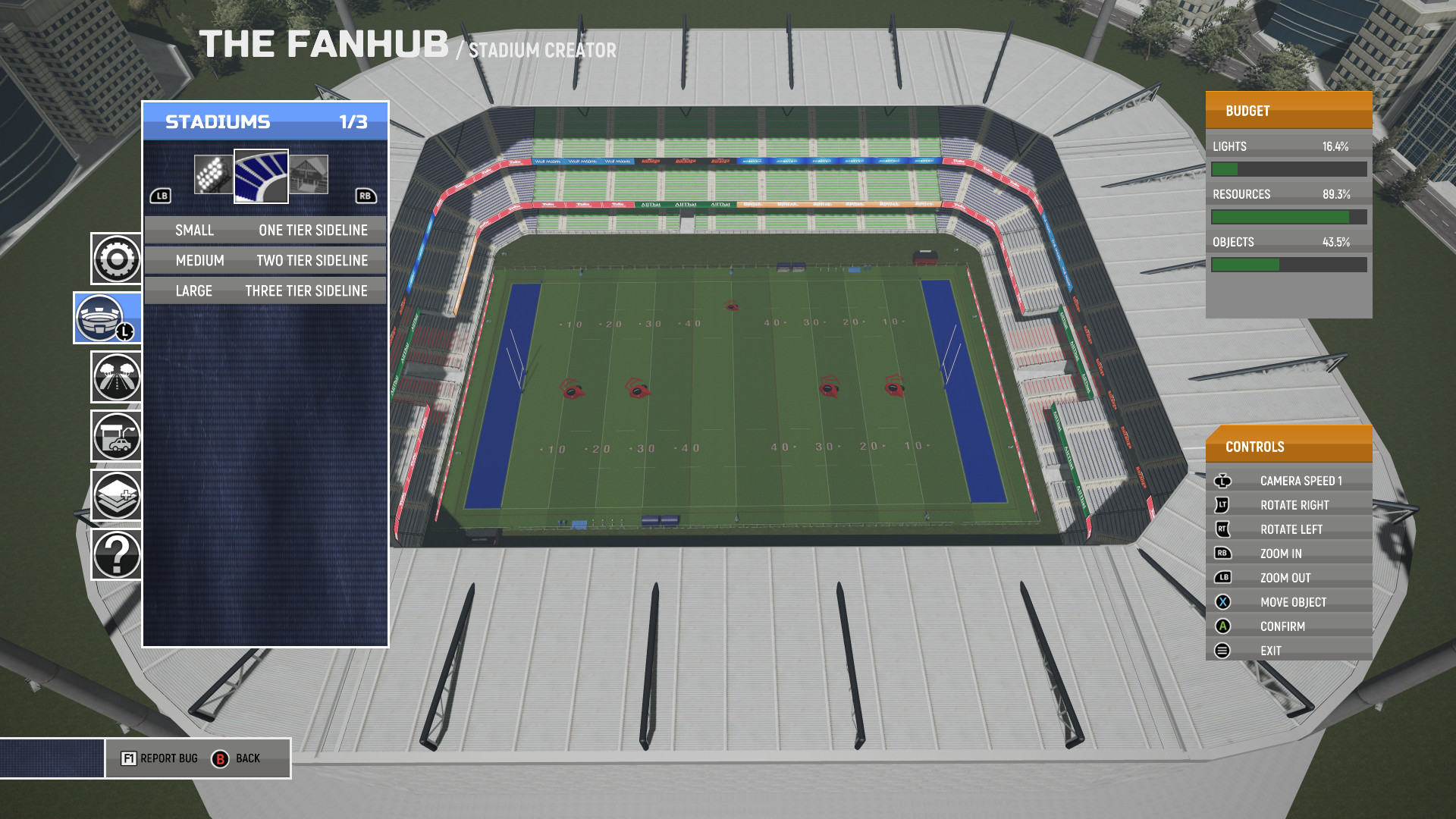Cycle Camera Speed 1 in Controls

1301,479
